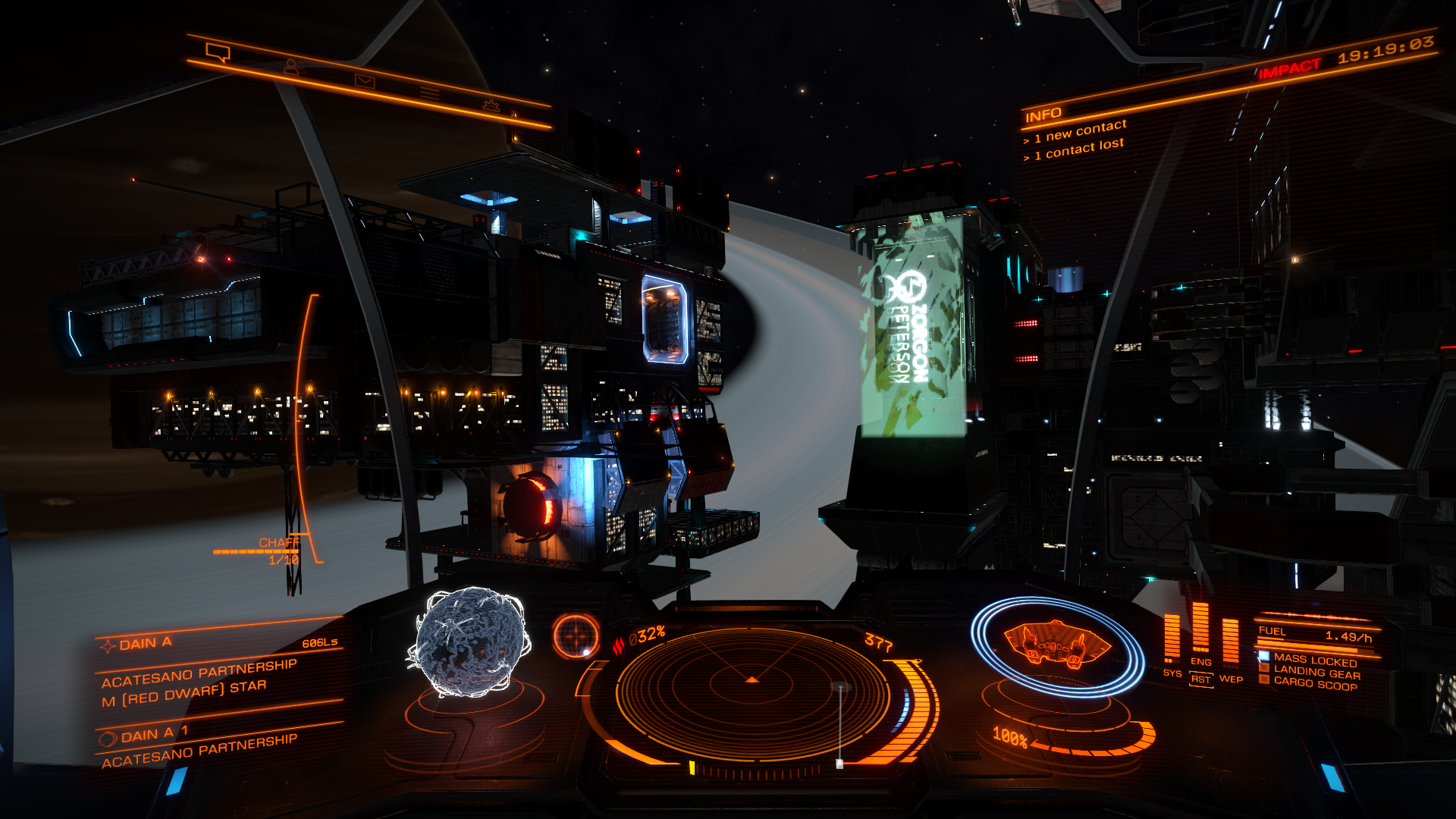This screenshot has width=1456, height=819.
Task: Click the target station hologram sphere
Action: tap(469, 642)
